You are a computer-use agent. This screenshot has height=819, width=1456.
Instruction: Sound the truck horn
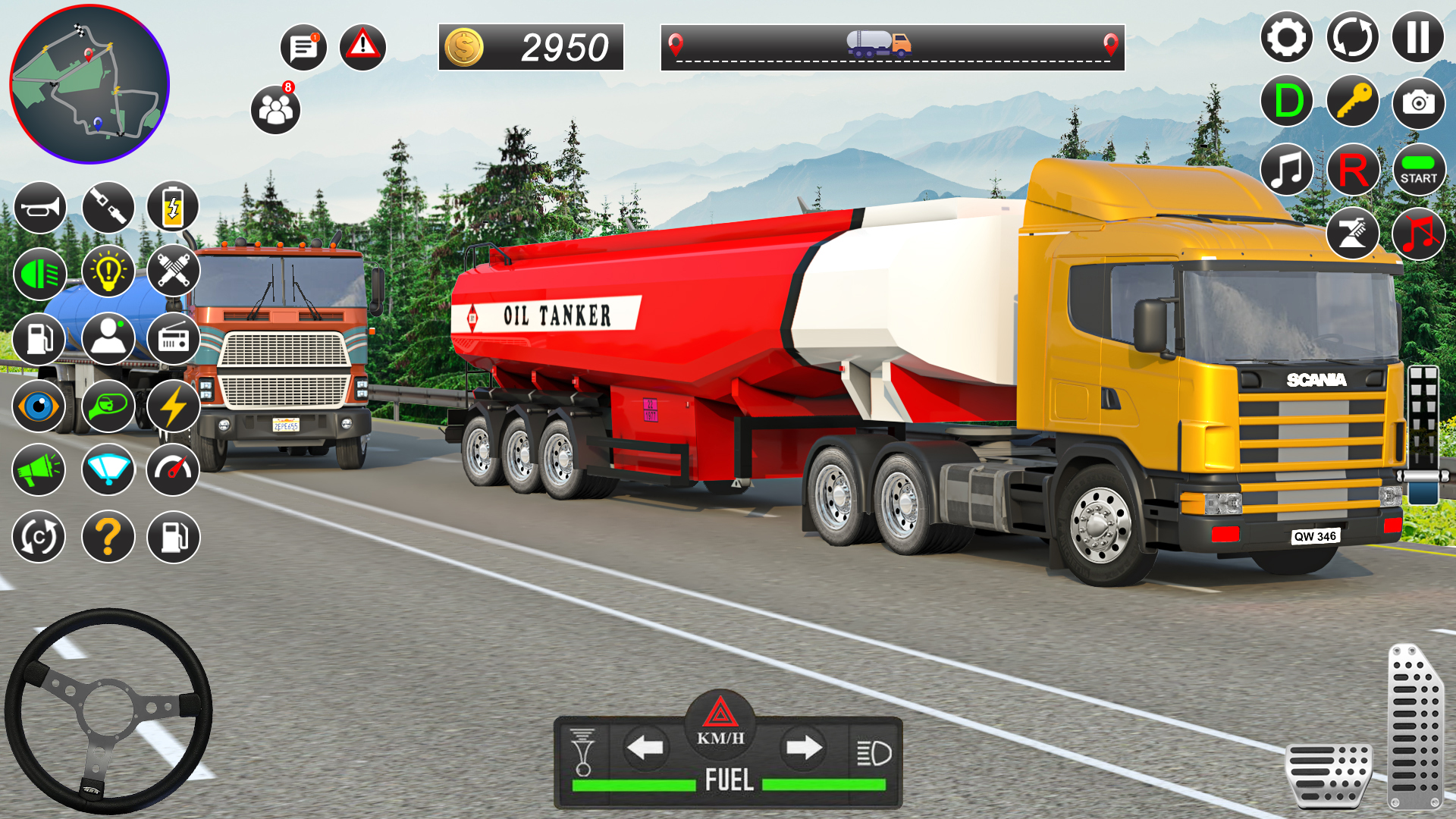coord(39,207)
